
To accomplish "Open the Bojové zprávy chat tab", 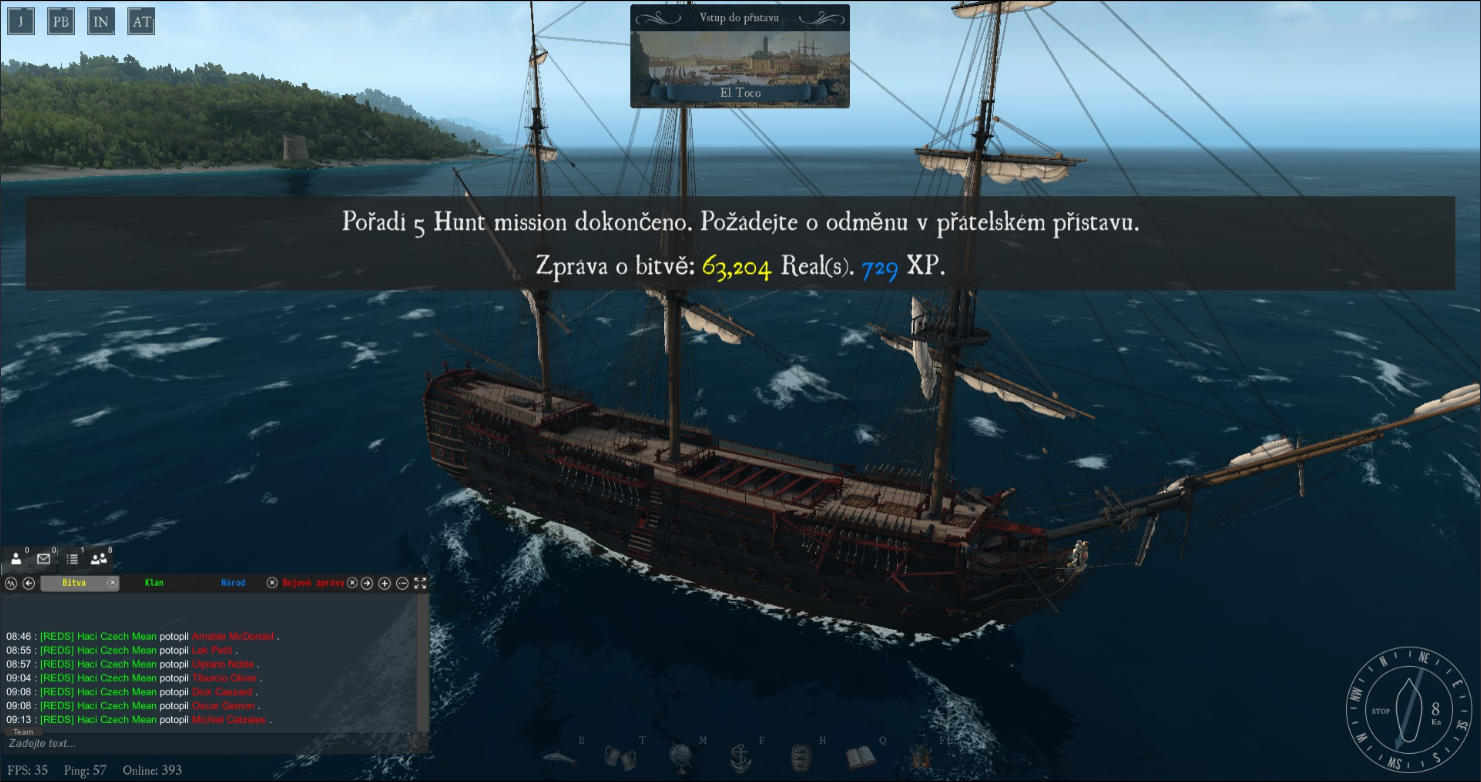I will (313, 583).
